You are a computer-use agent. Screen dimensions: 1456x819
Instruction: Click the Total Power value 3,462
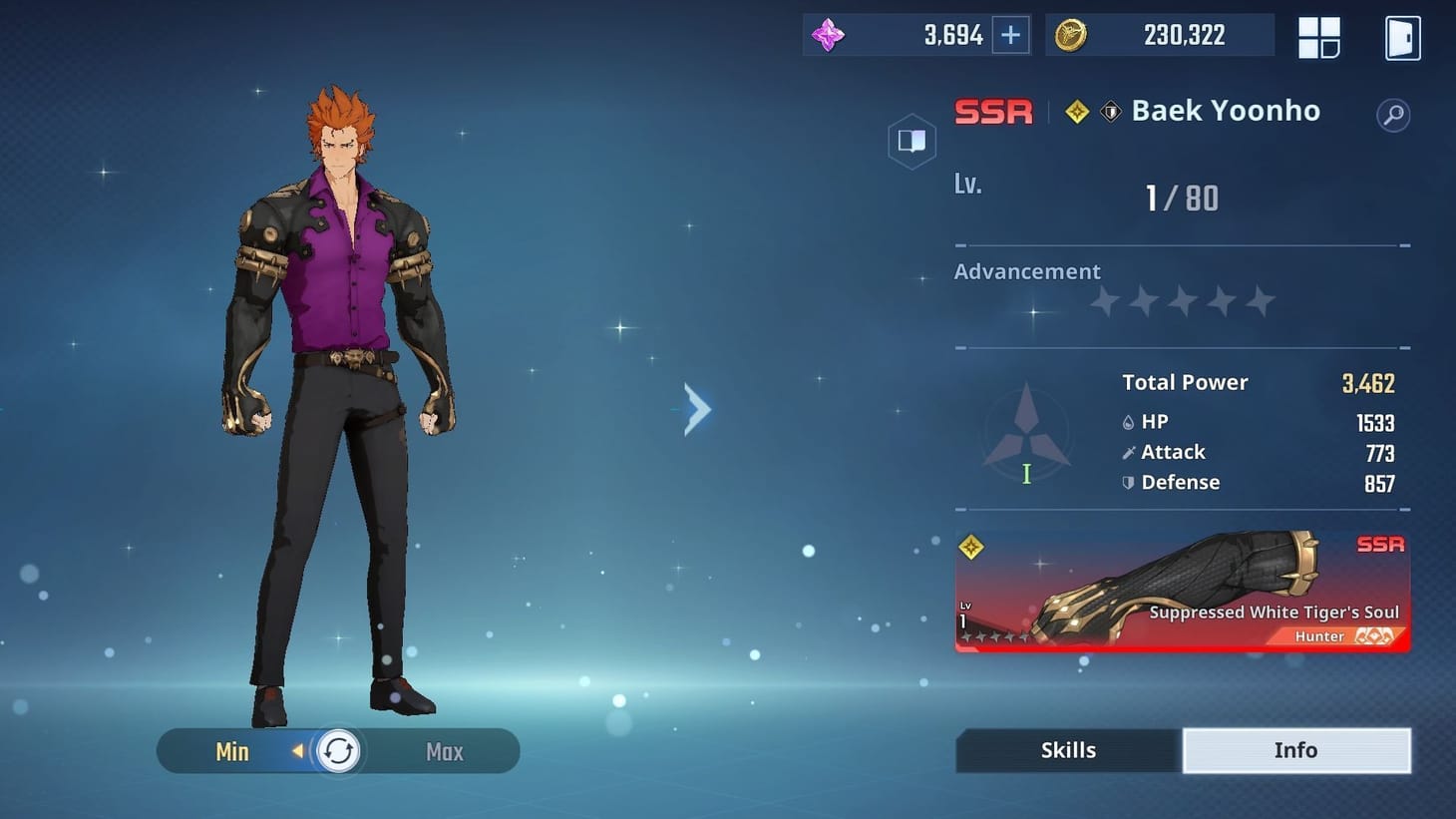1369,382
